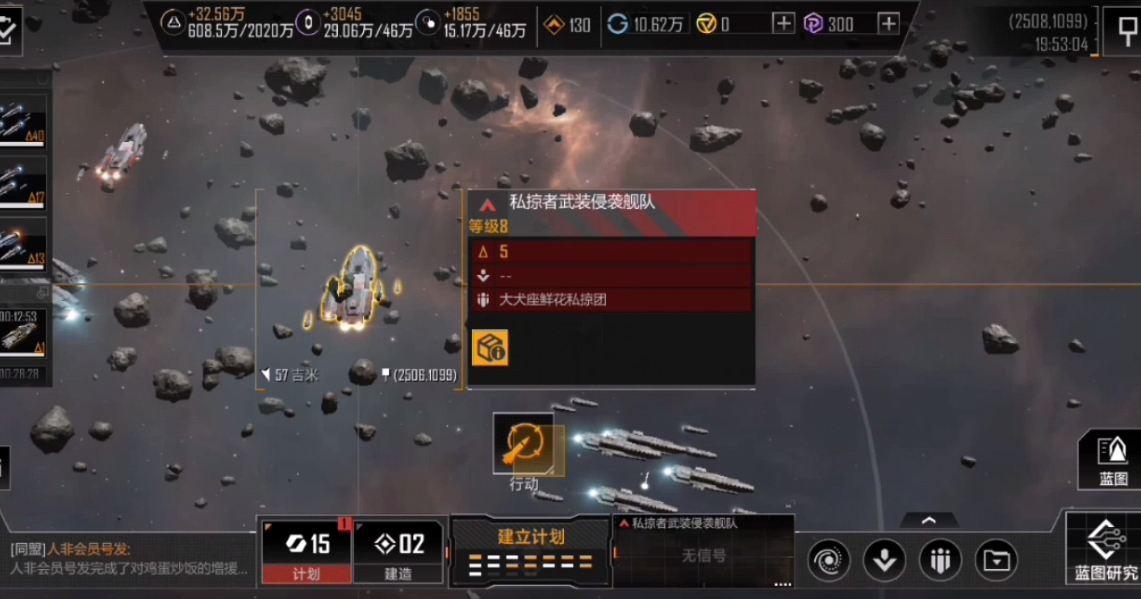Viewport: 1141px width, 599px height.
Task: Open the 建造 build panel
Action: point(398,550)
